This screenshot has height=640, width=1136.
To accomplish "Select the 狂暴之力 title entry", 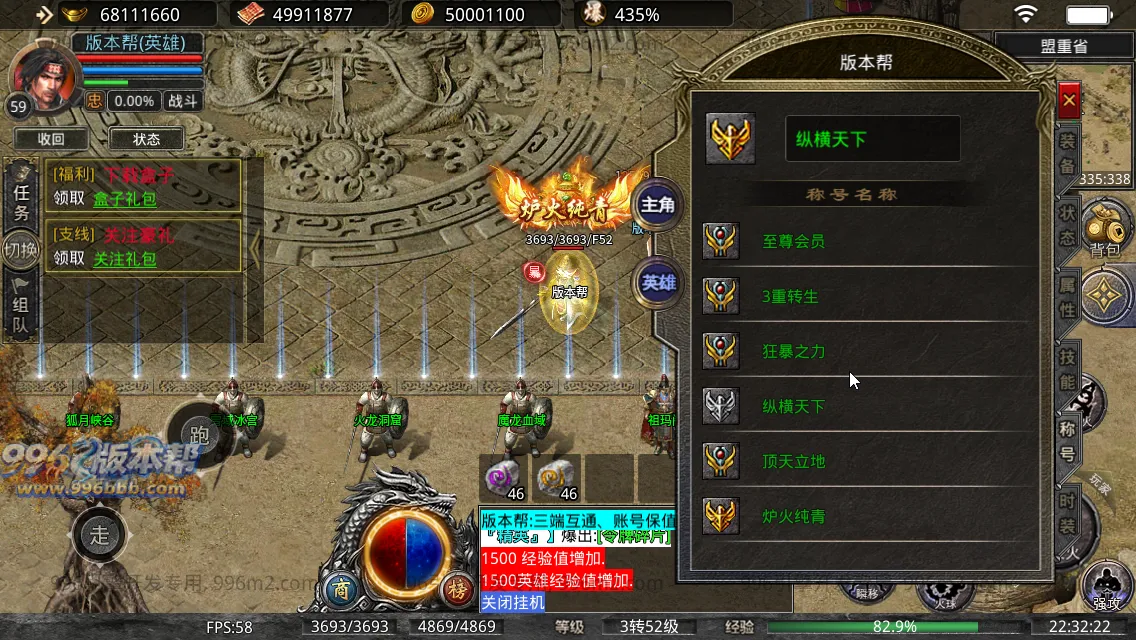I will pos(793,352).
